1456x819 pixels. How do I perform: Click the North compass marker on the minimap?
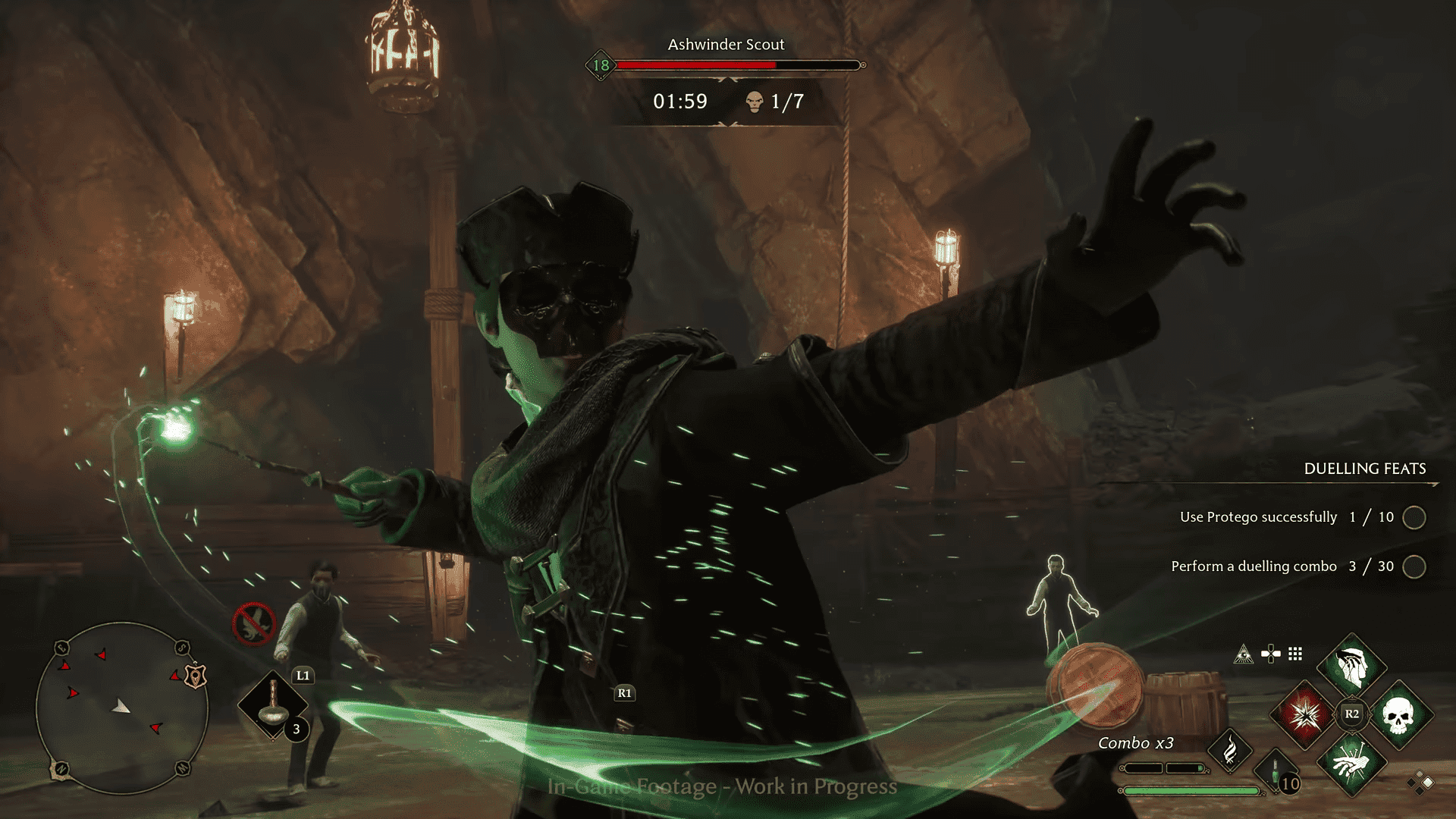(x=61, y=769)
